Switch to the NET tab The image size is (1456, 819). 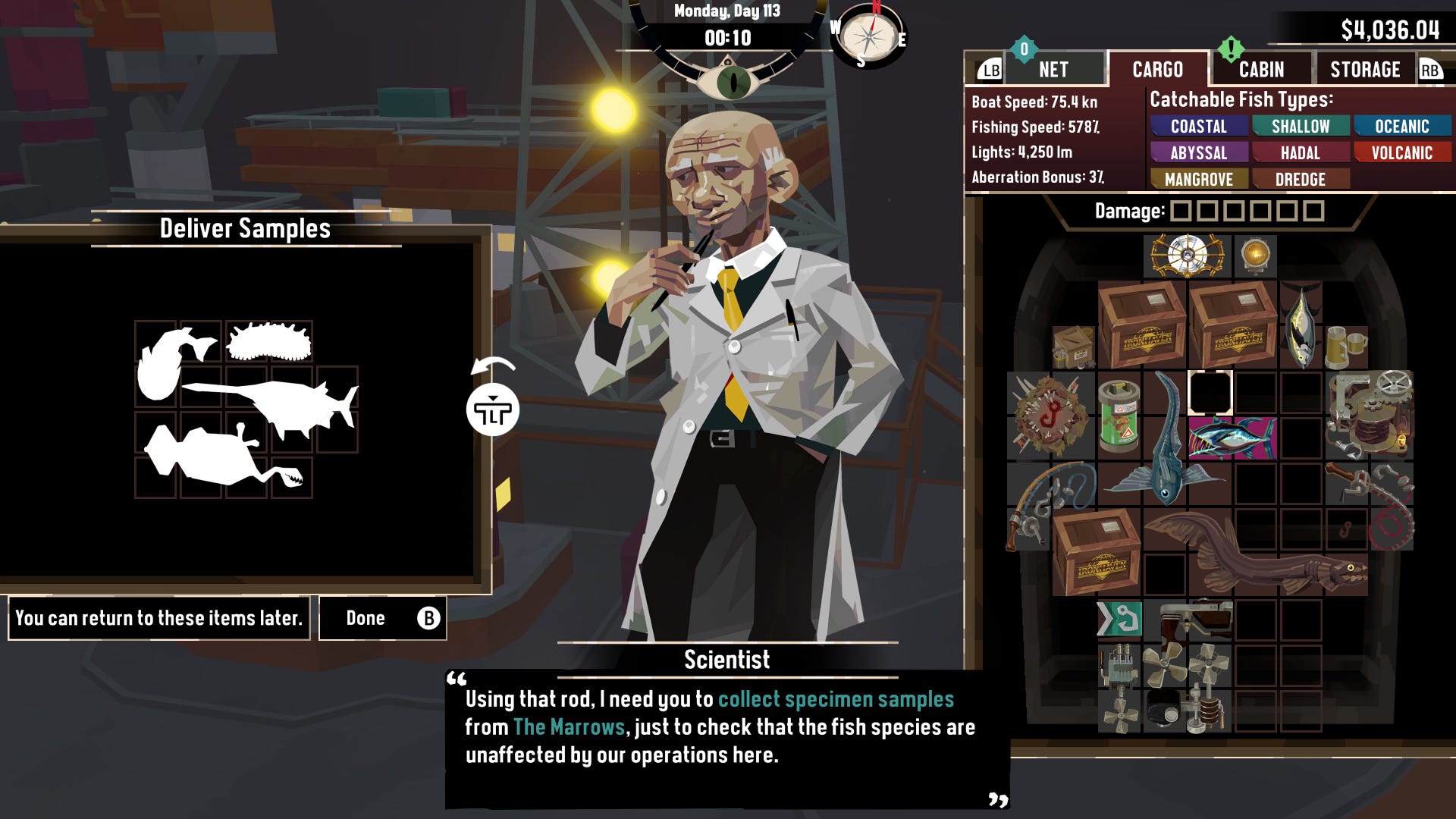[x=1053, y=70]
